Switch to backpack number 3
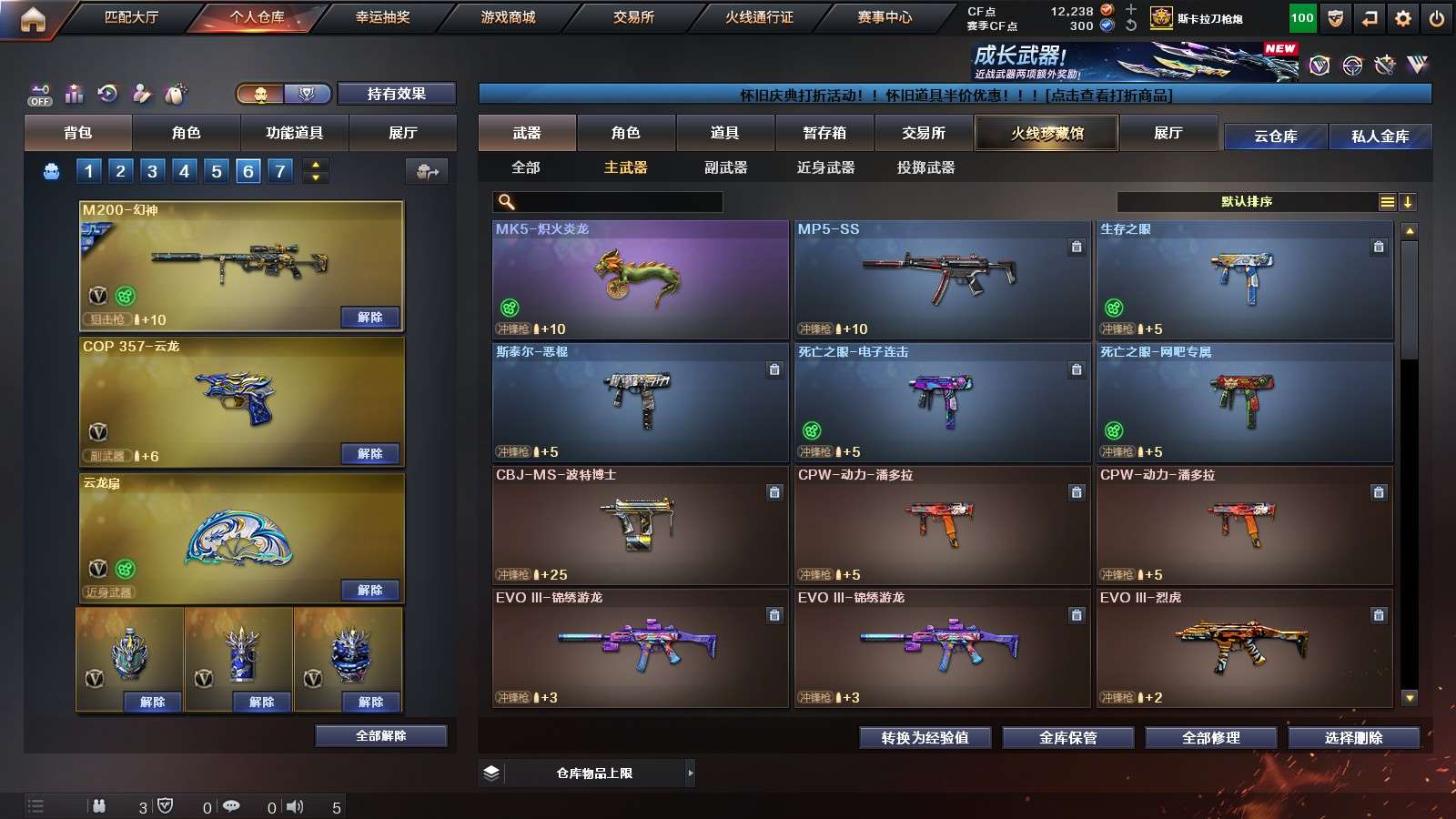Viewport: 1456px width, 819px height. tap(152, 171)
